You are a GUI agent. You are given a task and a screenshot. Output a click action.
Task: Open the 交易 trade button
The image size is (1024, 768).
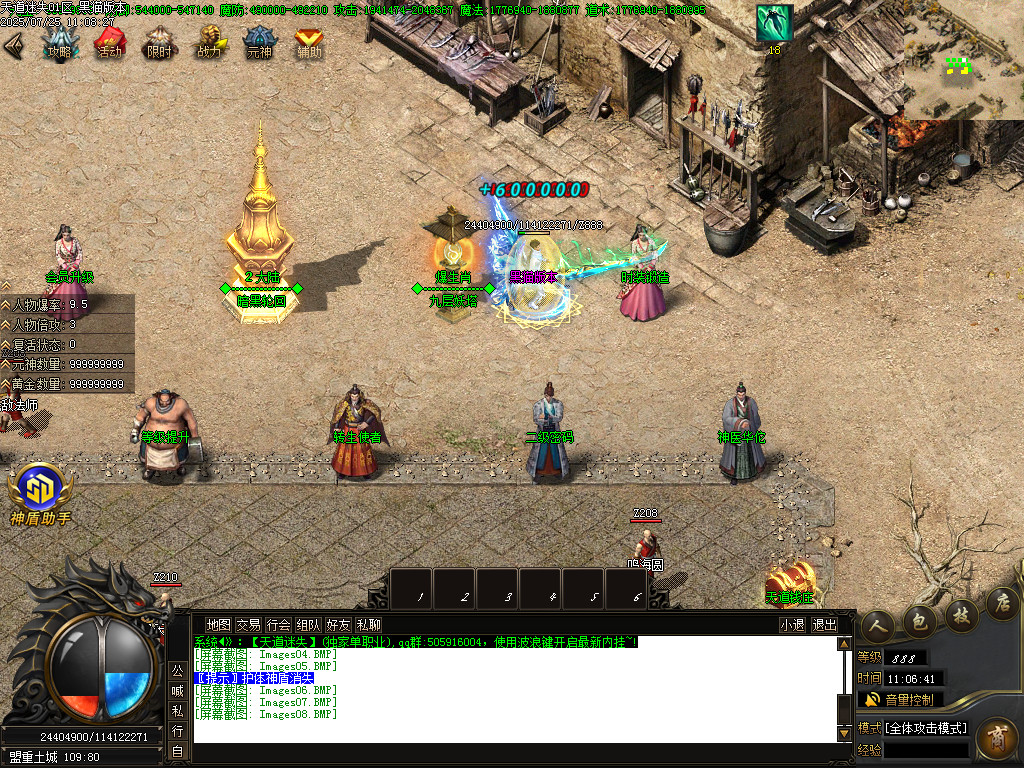248,625
